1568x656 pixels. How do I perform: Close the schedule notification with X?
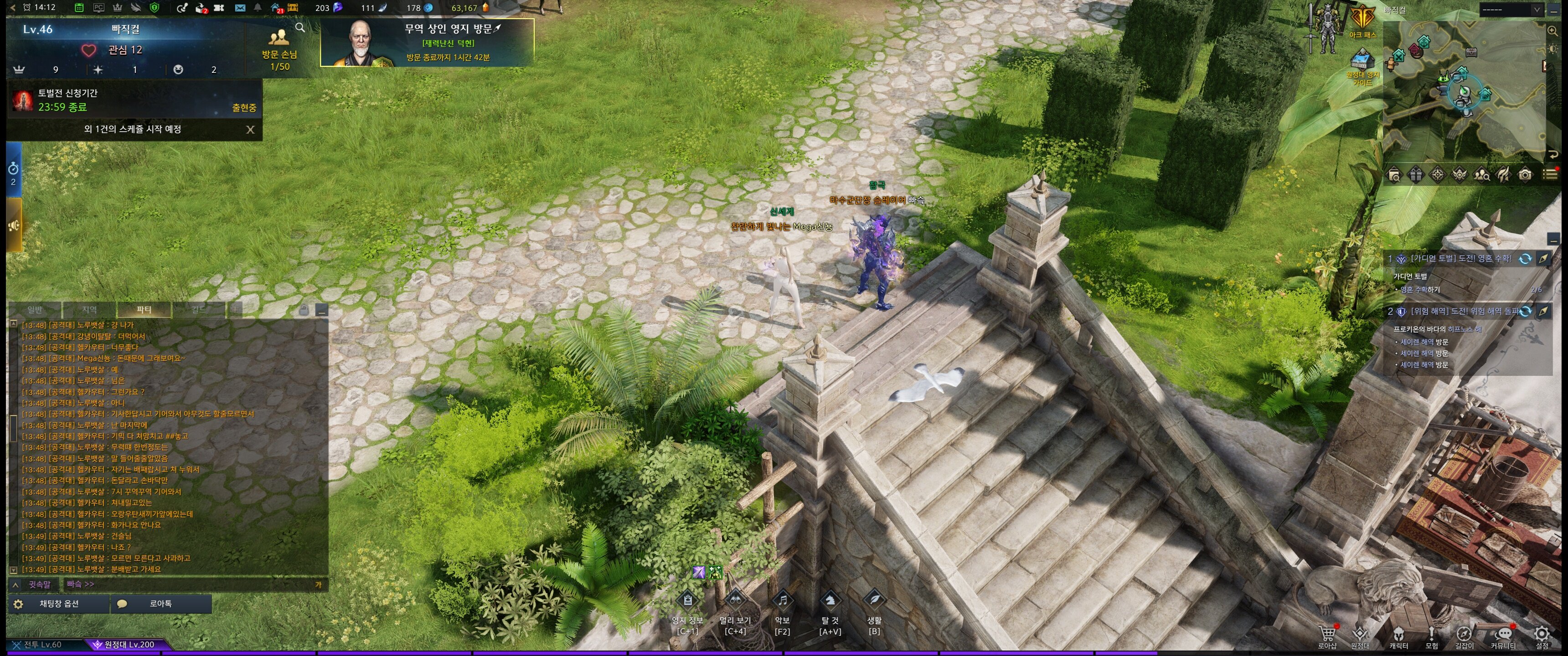point(250,130)
